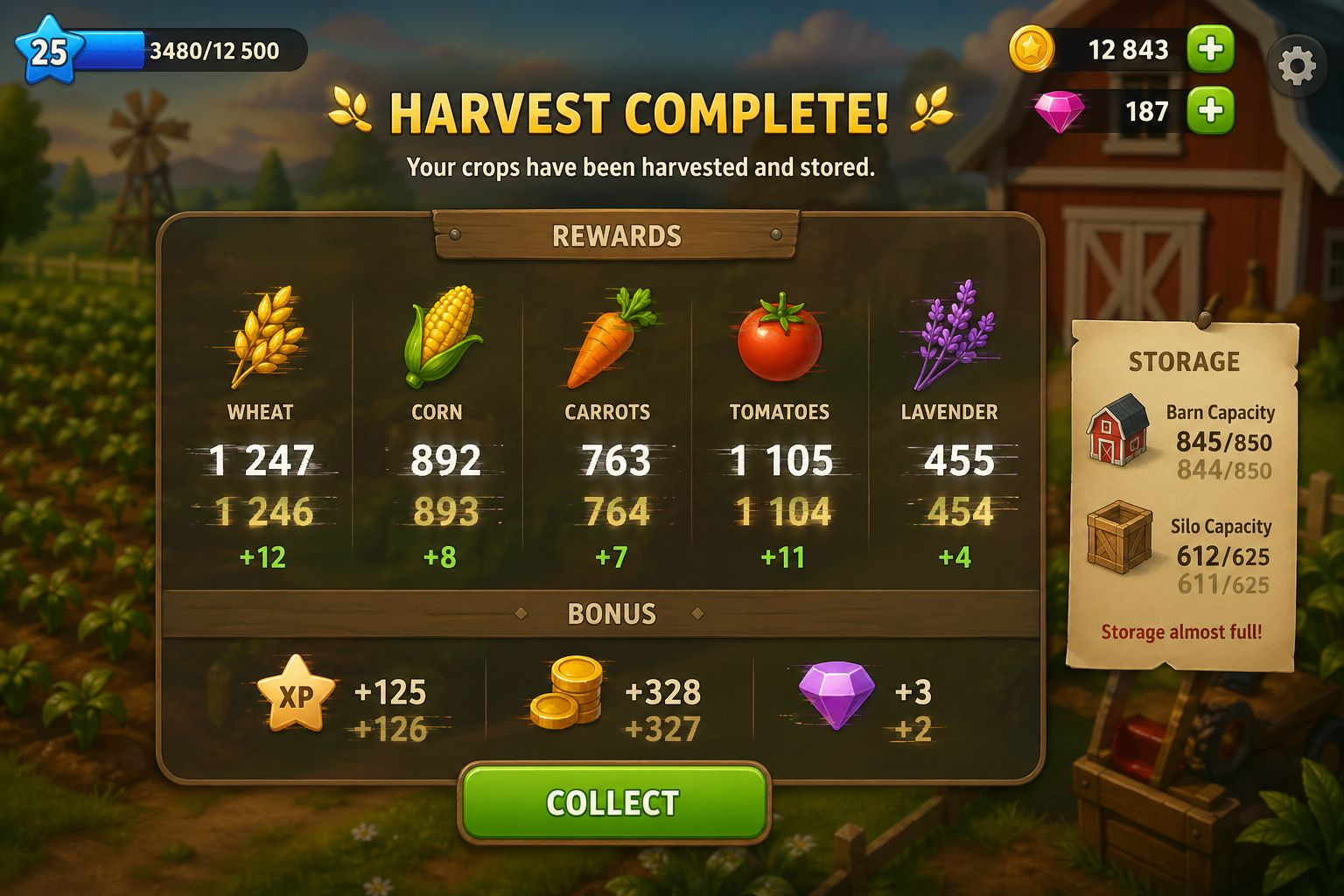Screen dimensions: 1344x896
Task: Tap the purple gem bonus icon
Action: coord(836,693)
